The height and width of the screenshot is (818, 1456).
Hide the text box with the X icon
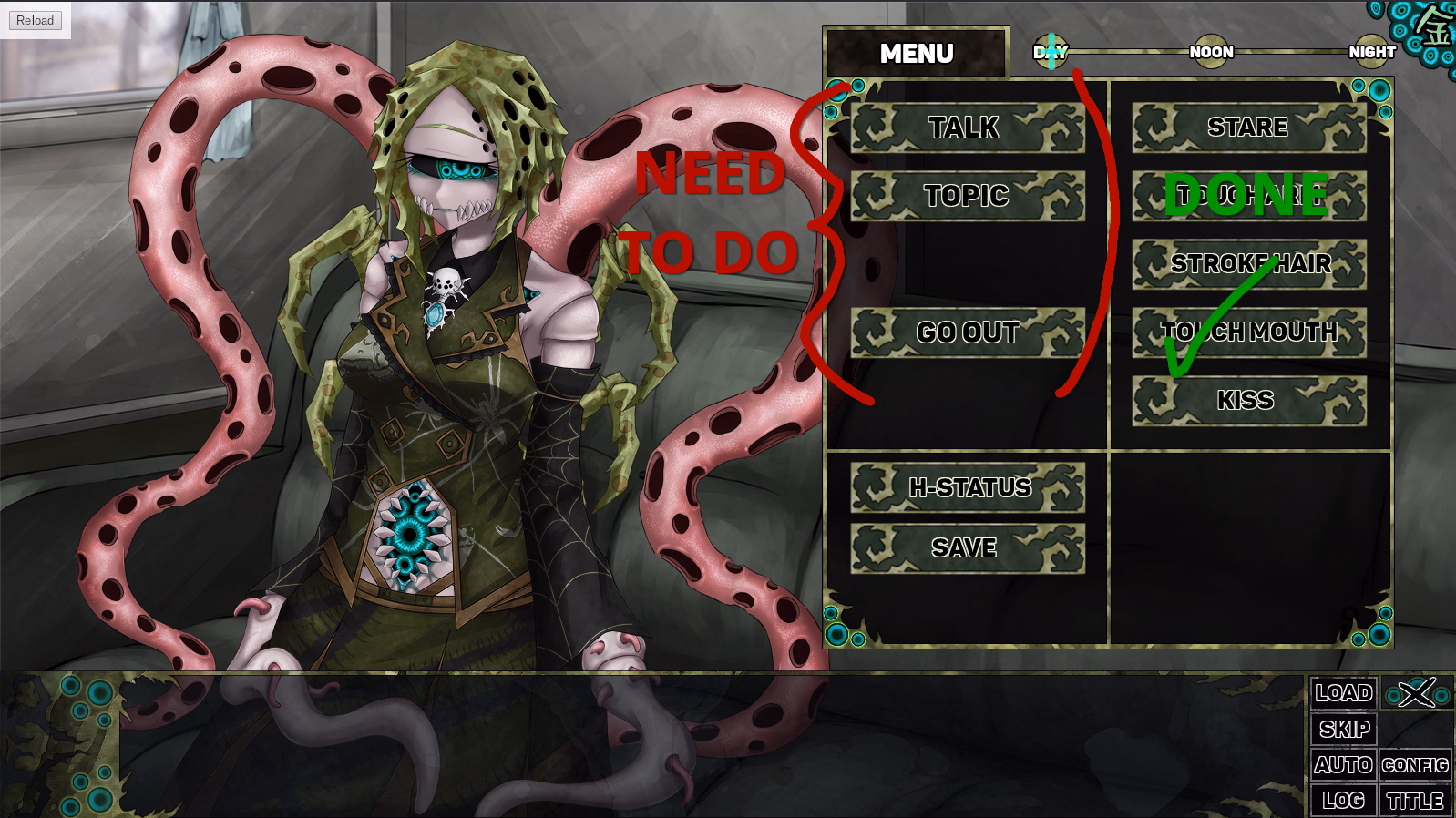click(x=1417, y=694)
